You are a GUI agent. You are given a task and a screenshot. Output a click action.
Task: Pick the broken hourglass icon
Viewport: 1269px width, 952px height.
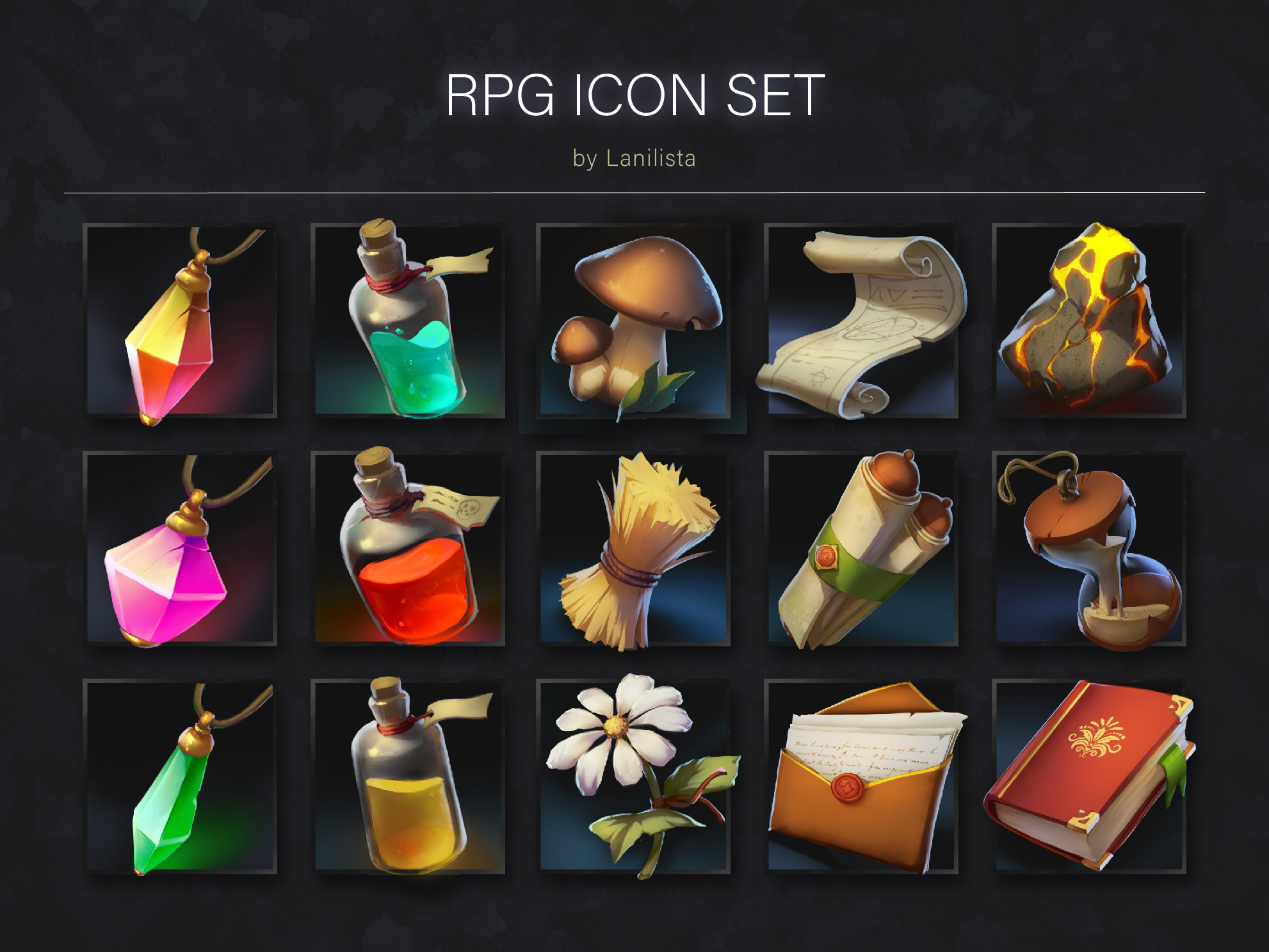(x=1088, y=549)
